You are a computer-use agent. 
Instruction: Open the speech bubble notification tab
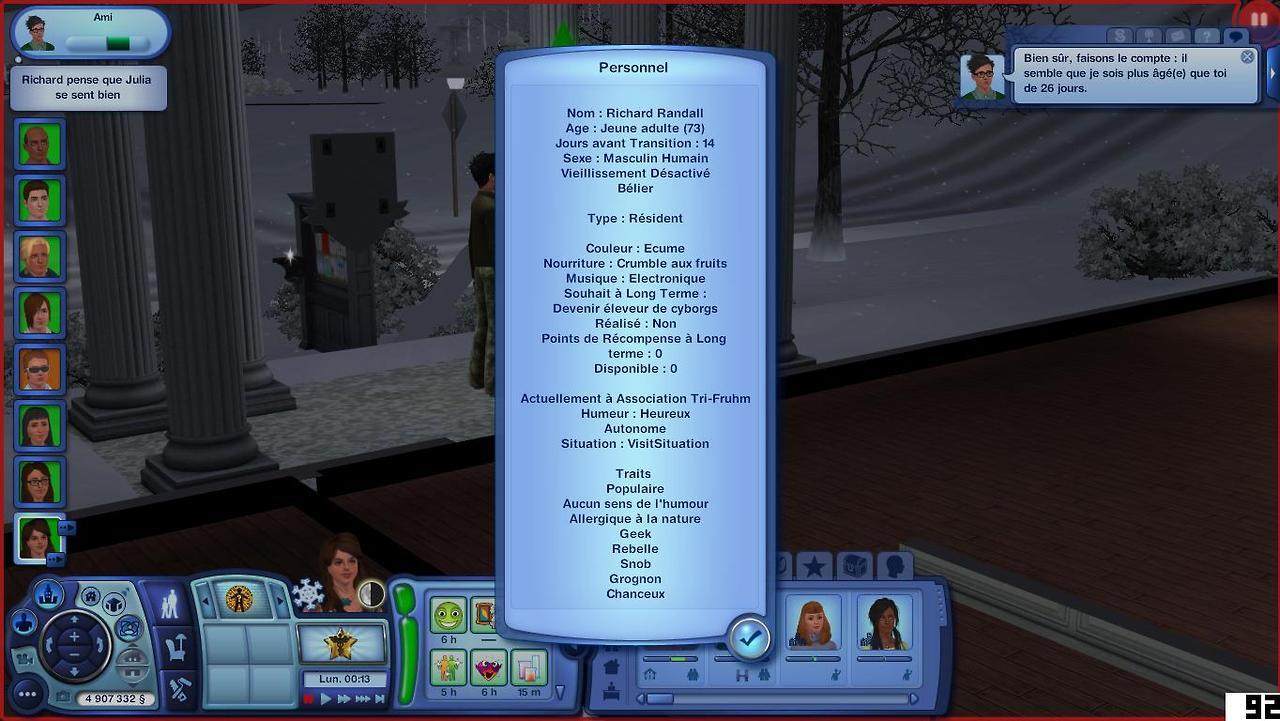pos(1236,37)
